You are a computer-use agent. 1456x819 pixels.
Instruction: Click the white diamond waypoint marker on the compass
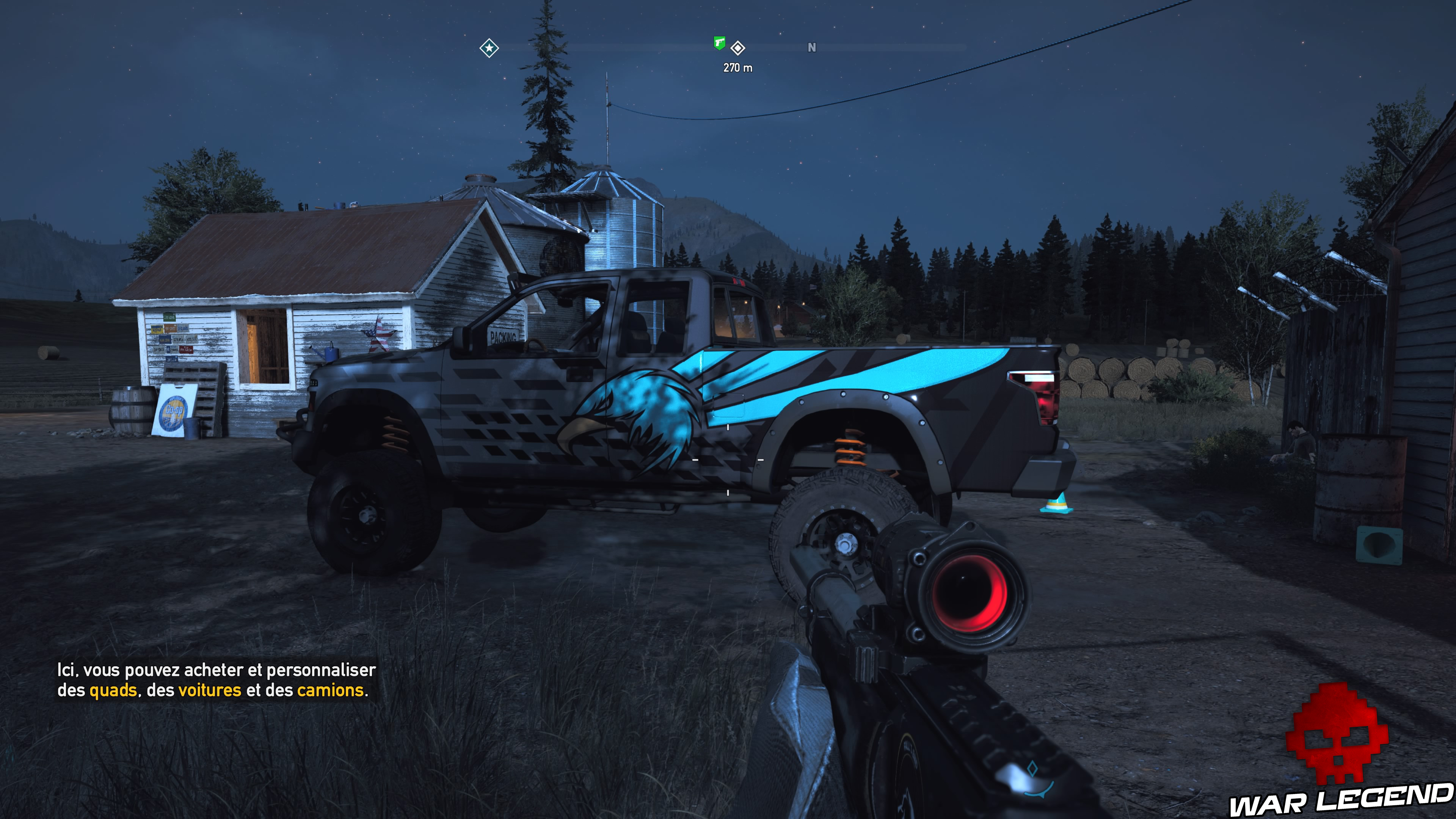click(x=737, y=49)
